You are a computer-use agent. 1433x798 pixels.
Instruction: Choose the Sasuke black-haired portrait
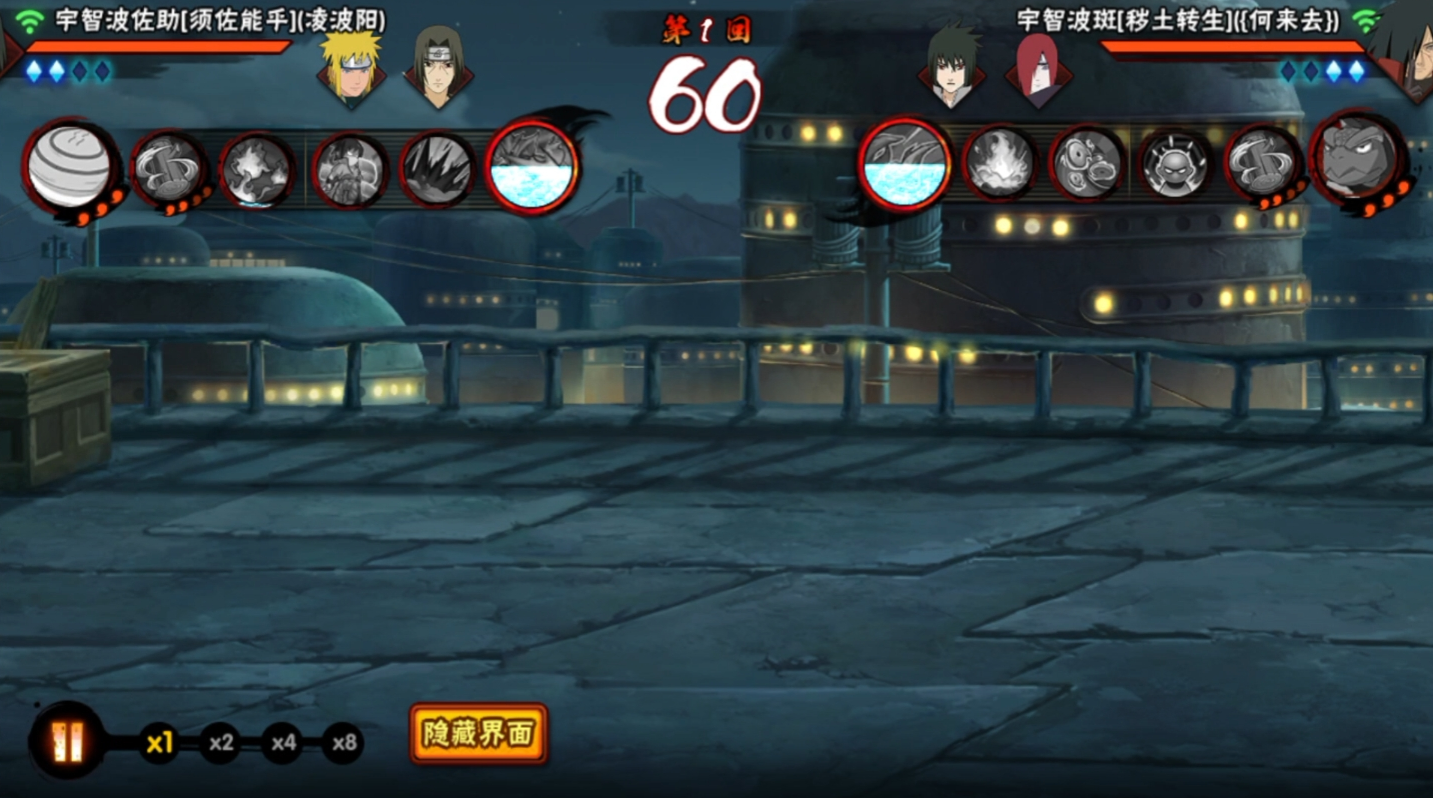pos(951,68)
